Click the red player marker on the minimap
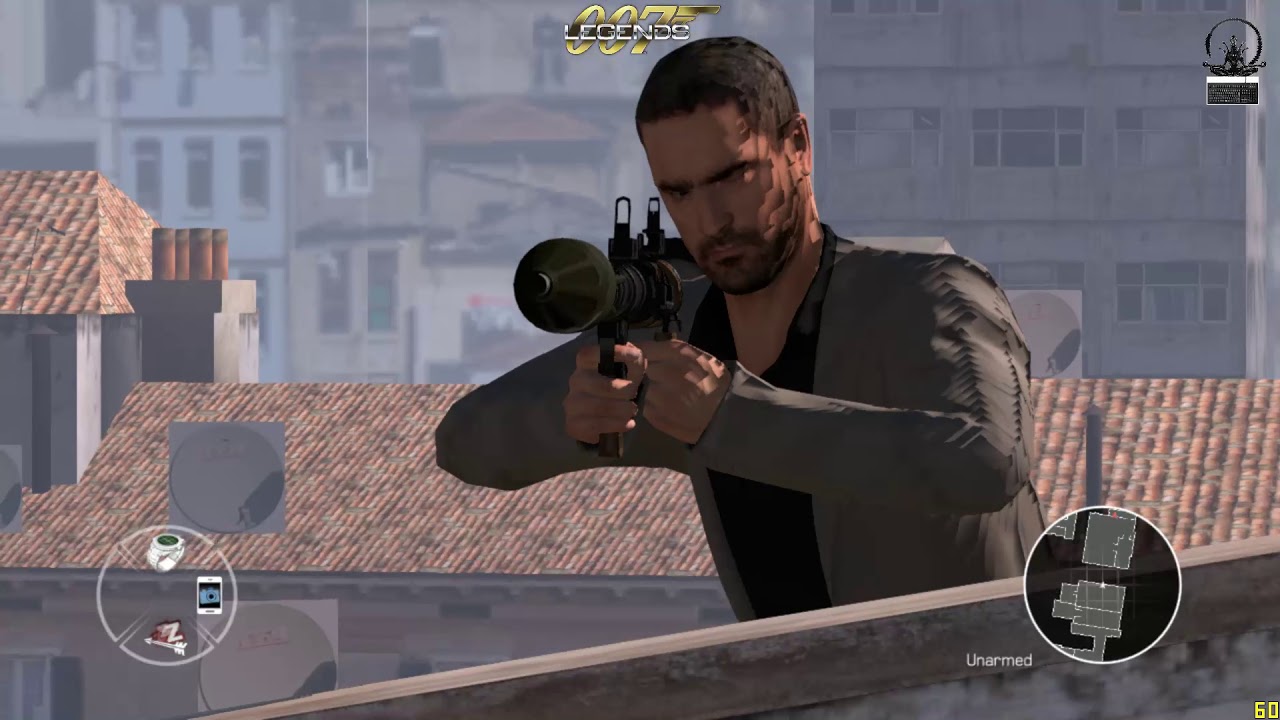 point(1116,516)
